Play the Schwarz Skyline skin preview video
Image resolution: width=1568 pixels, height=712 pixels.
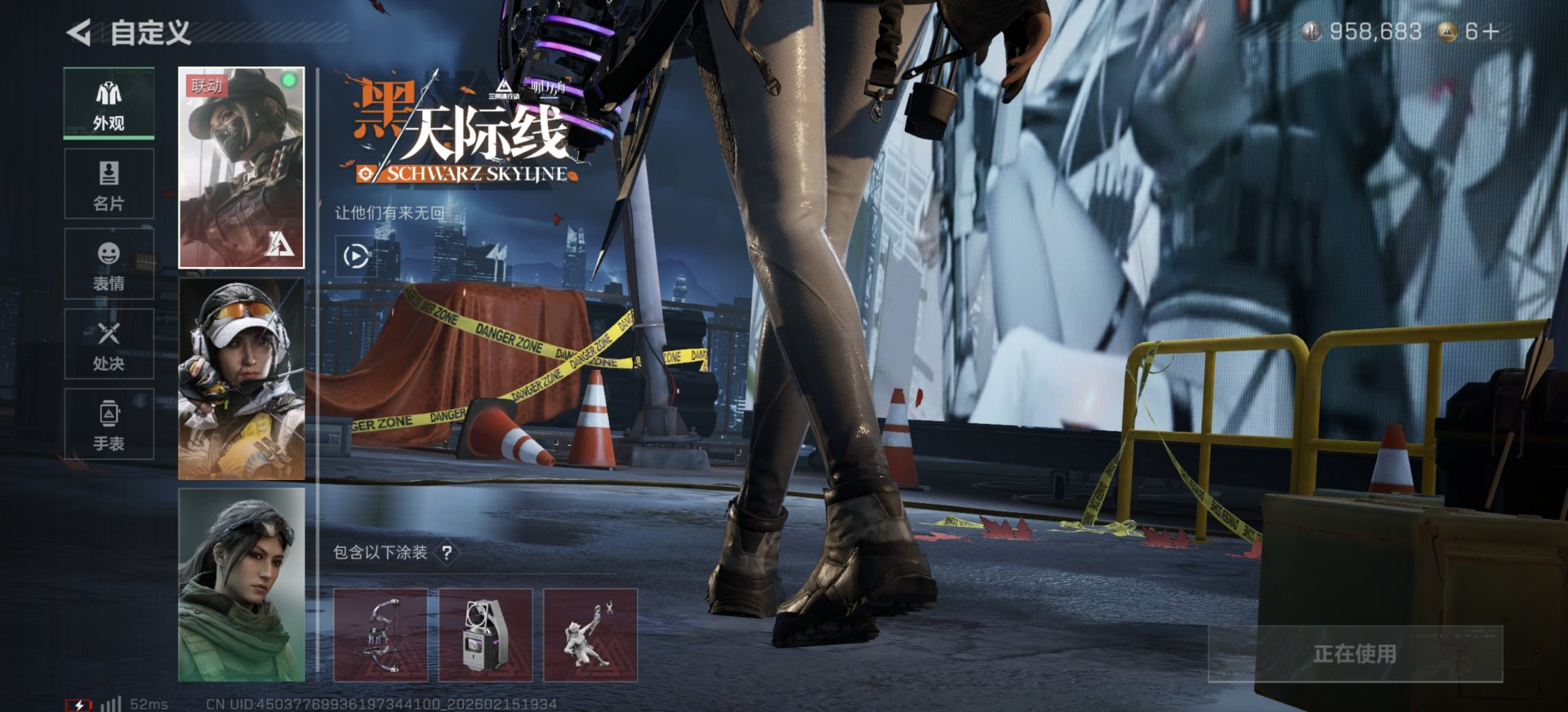[355, 256]
